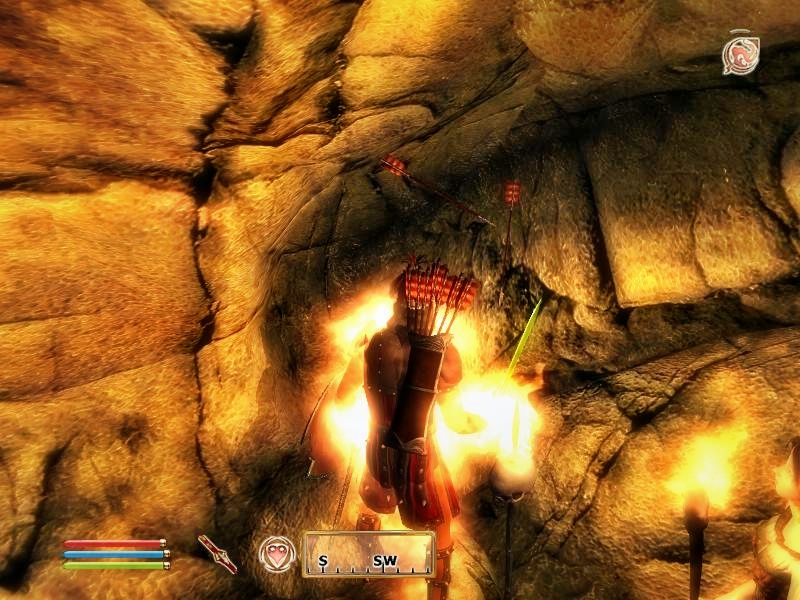Click the active magic effect icon

741,55
